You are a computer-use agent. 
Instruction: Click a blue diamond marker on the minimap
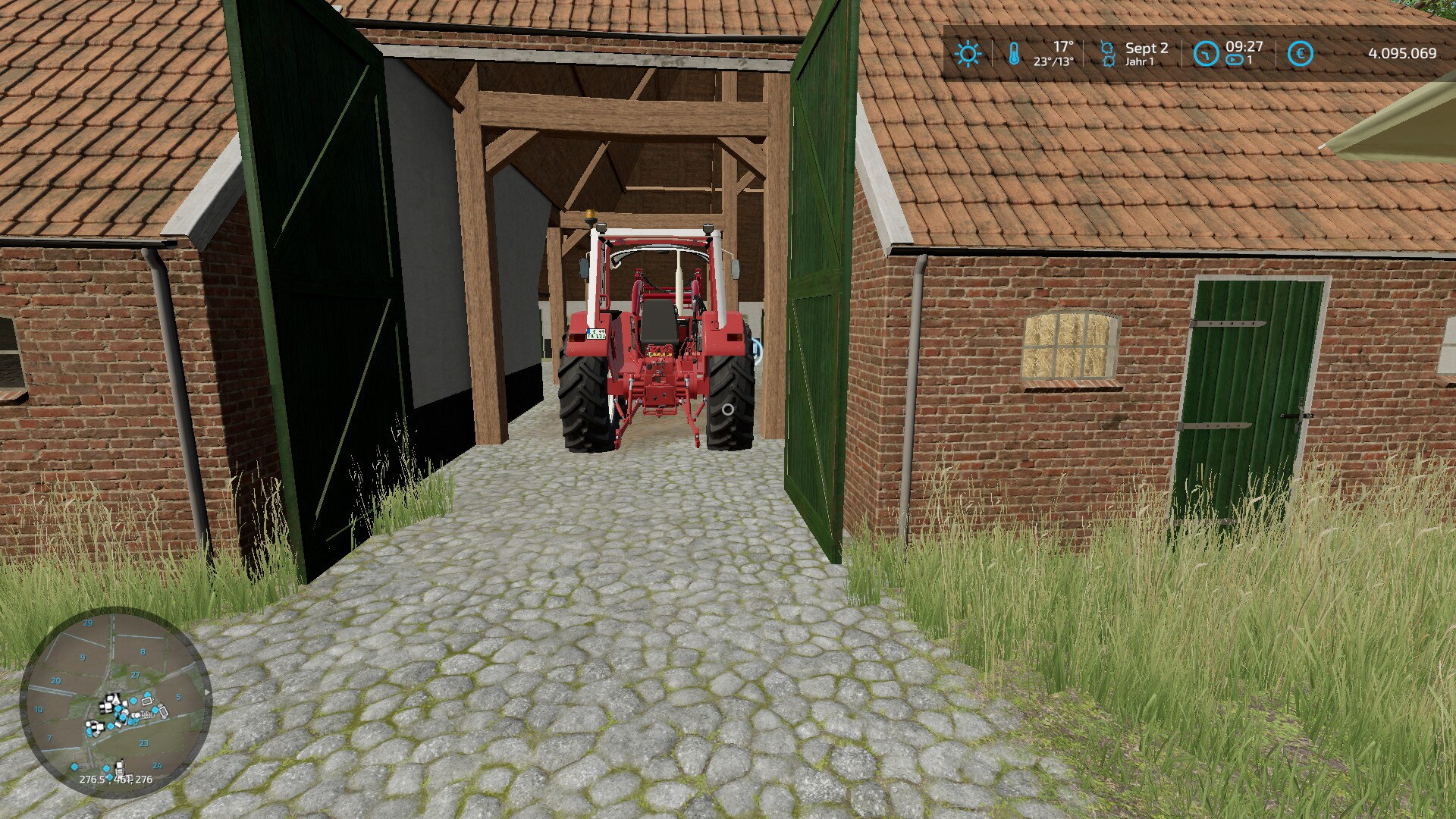coord(134,701)
